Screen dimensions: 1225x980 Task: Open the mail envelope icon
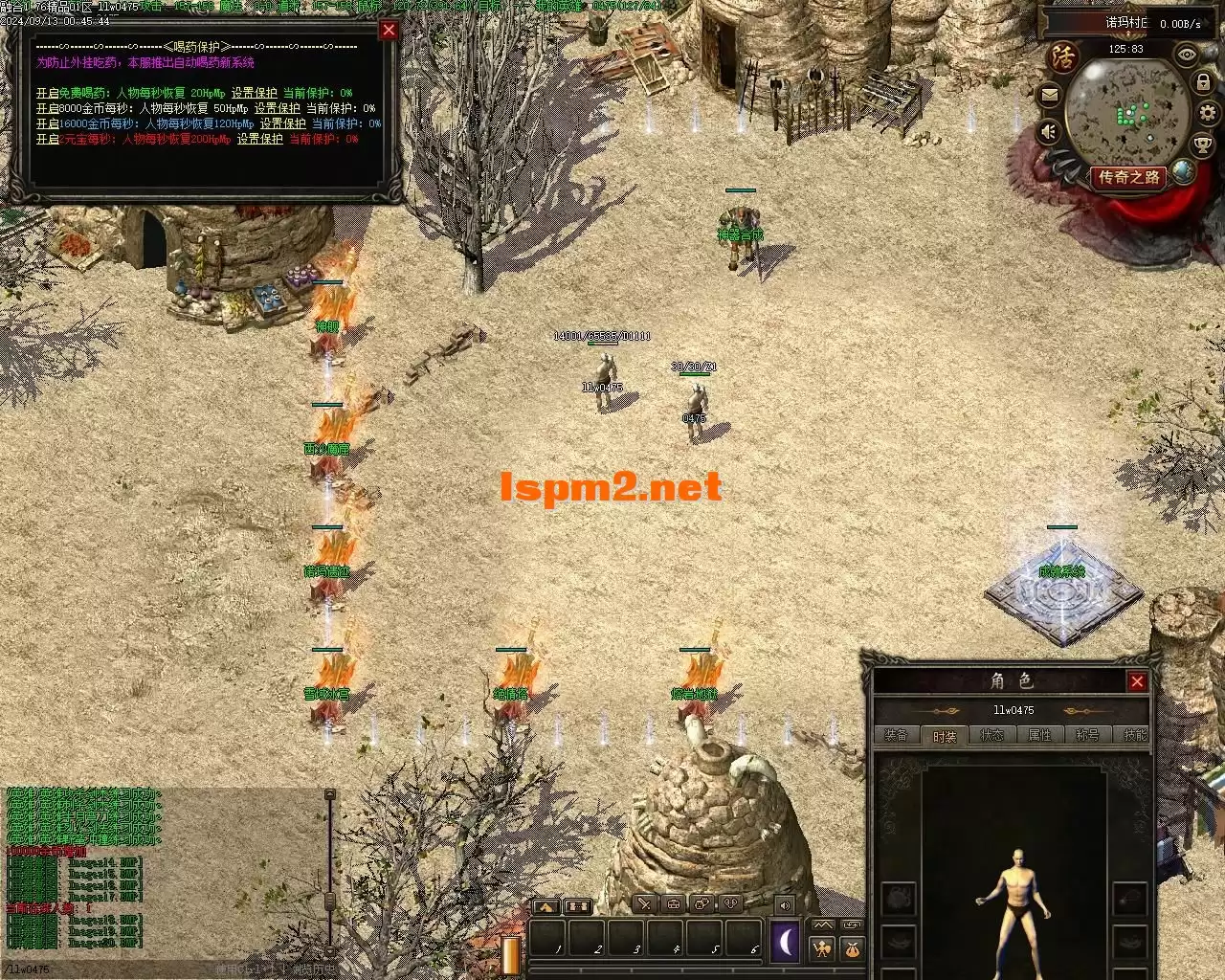[1049, 95]
